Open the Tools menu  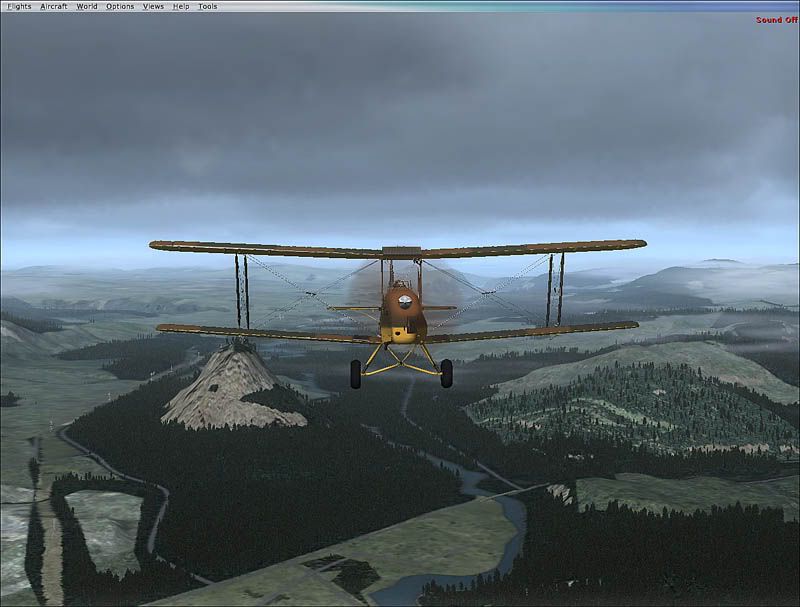pyautogui.click(x=207, y=6)
